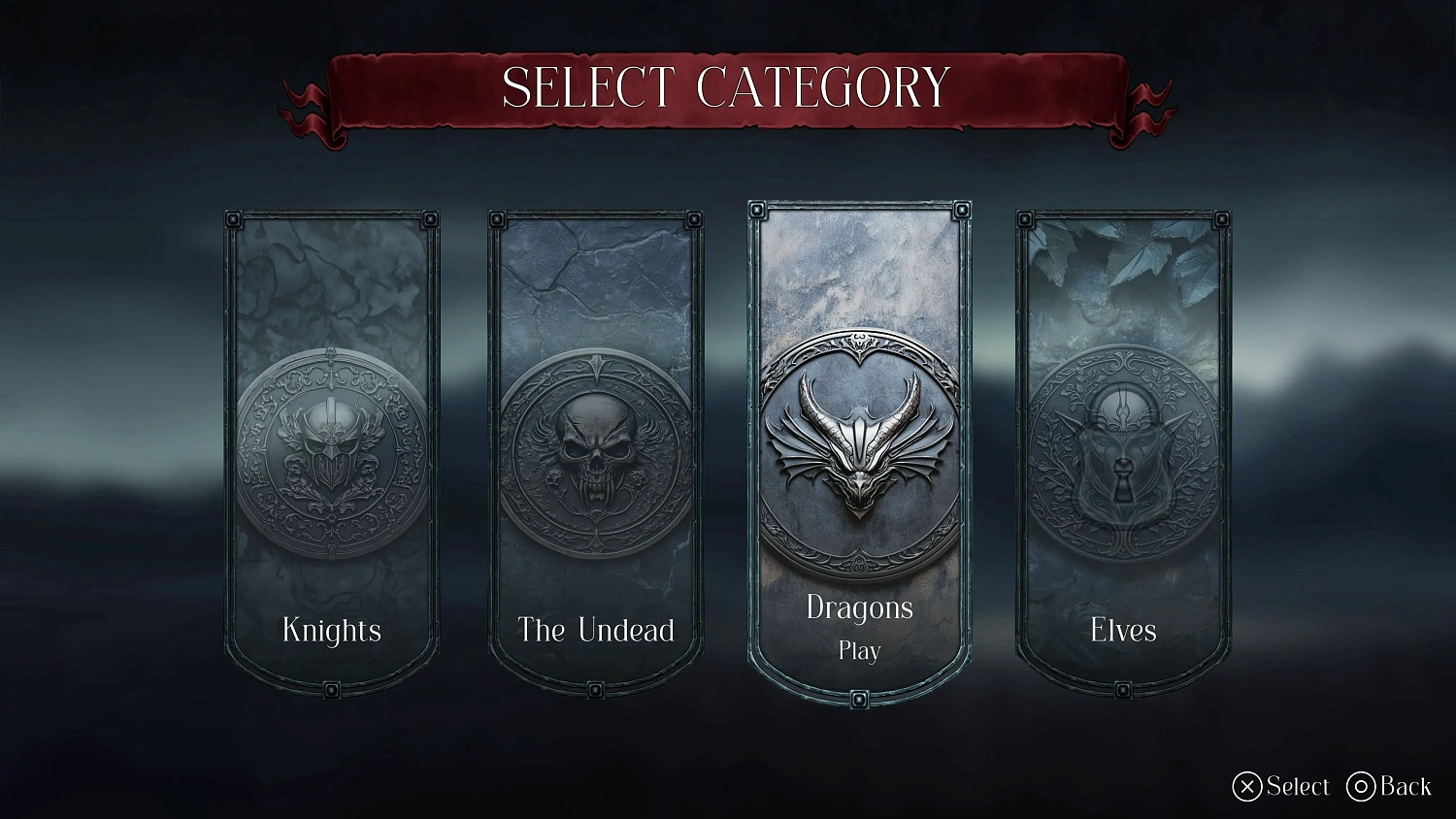1456x819 pixels.
Task: Click the Dragons text label
Action: coord(858,608)
